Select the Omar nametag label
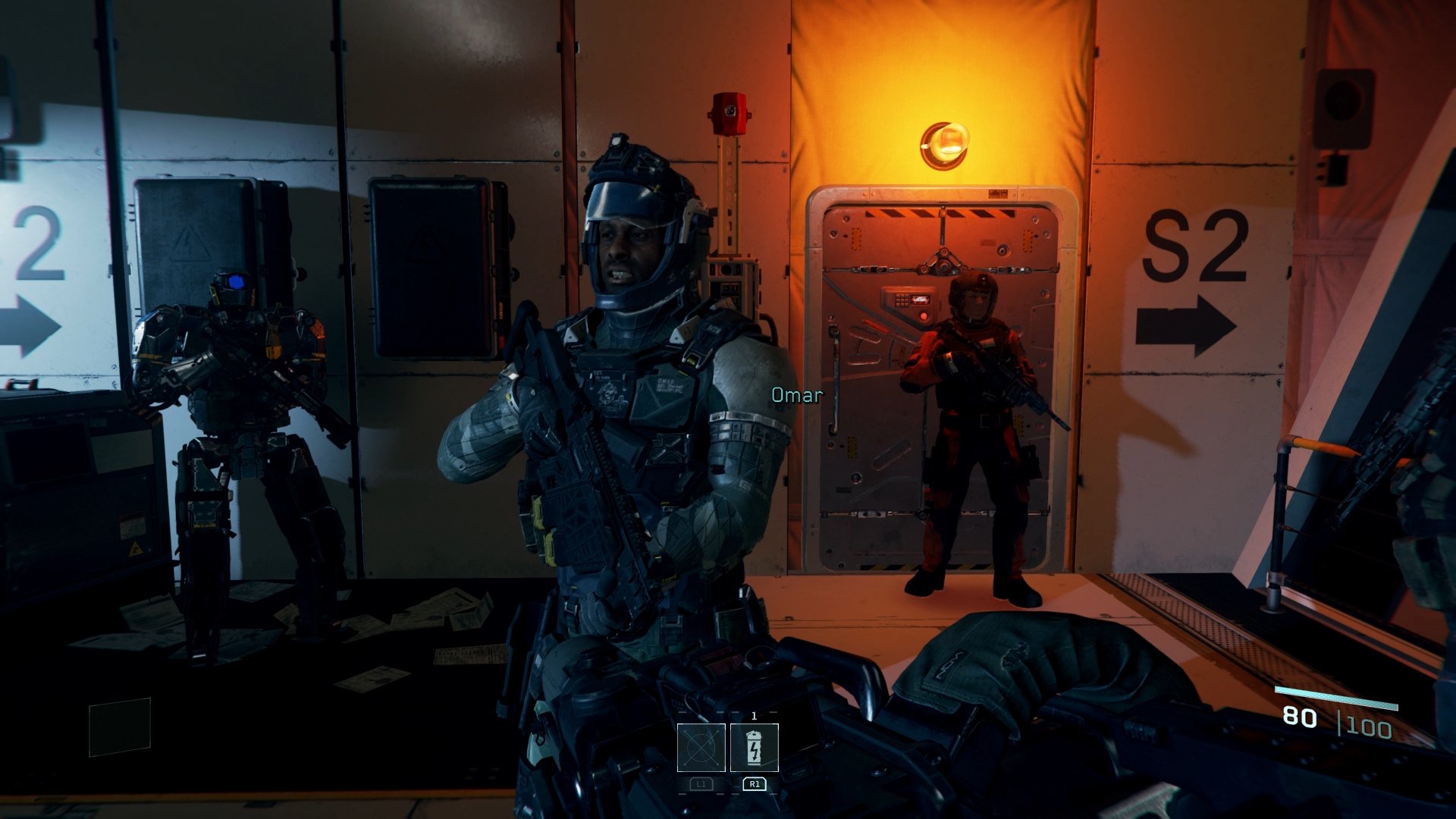The height and width of the screenshot is (819, 1456). 795,395
